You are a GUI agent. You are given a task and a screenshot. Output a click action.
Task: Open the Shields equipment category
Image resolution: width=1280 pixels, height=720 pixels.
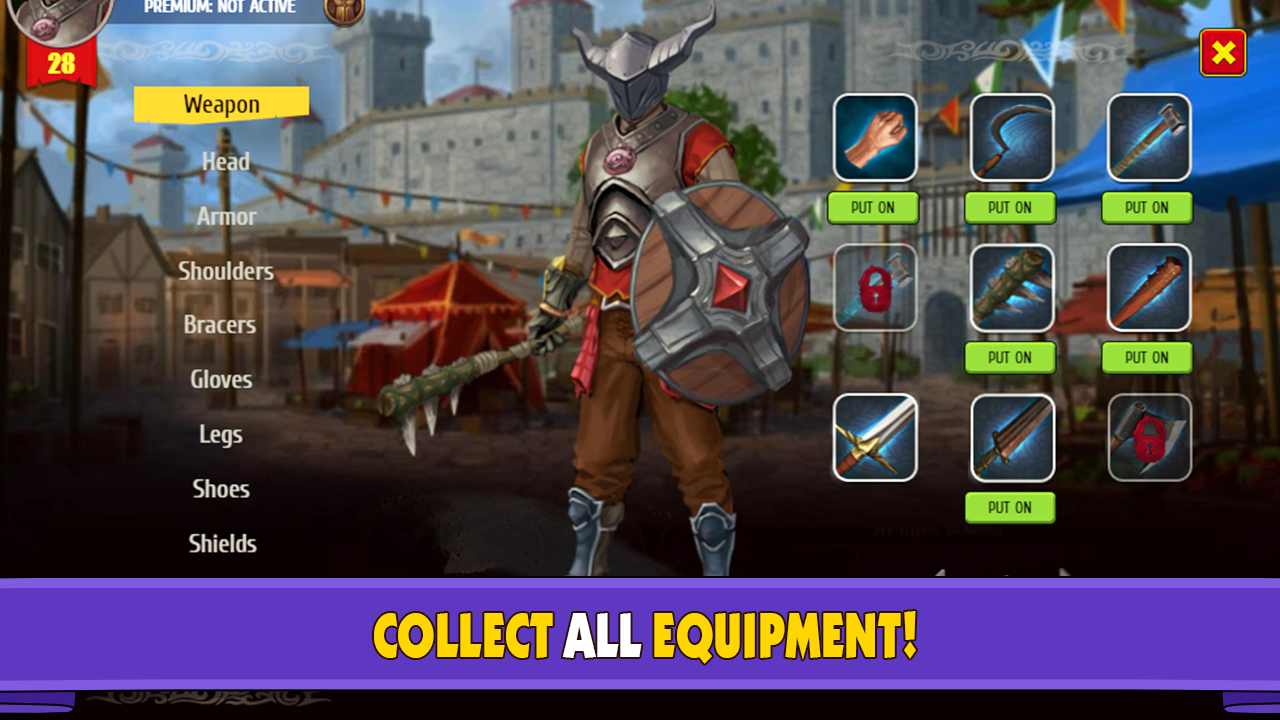(221, 543)
